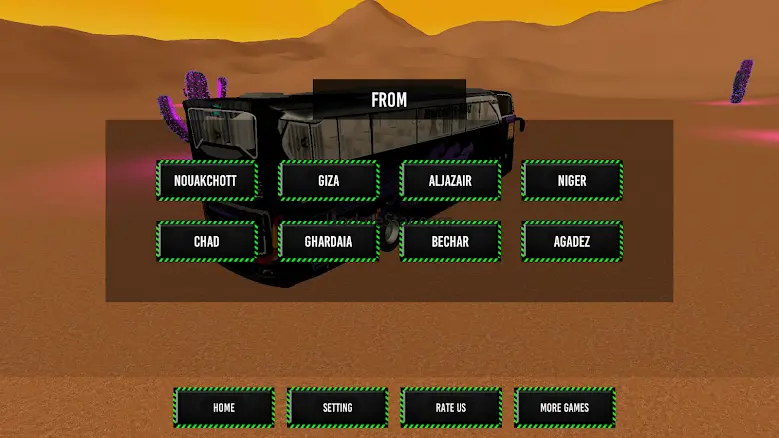Choose Giza as the starting city
This screenshot has width=779, height=438.
click(329, 181)
